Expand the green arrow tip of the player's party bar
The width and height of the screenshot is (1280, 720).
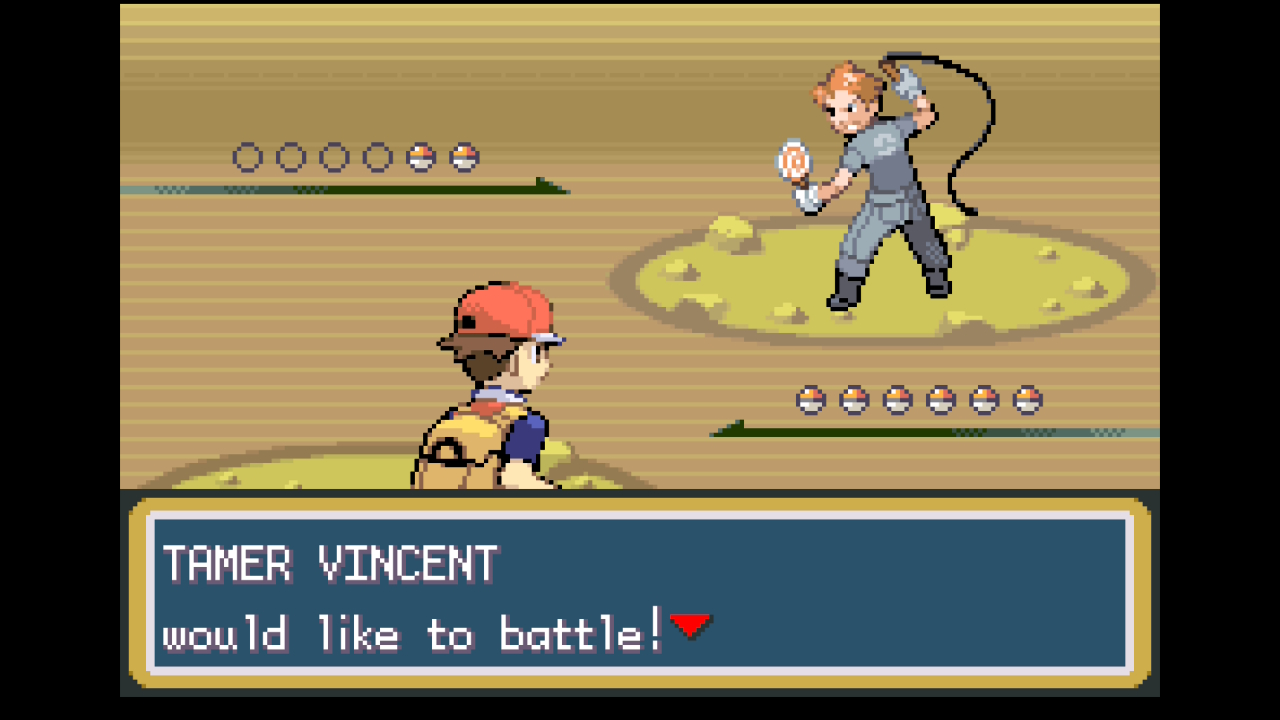point(725,430)
